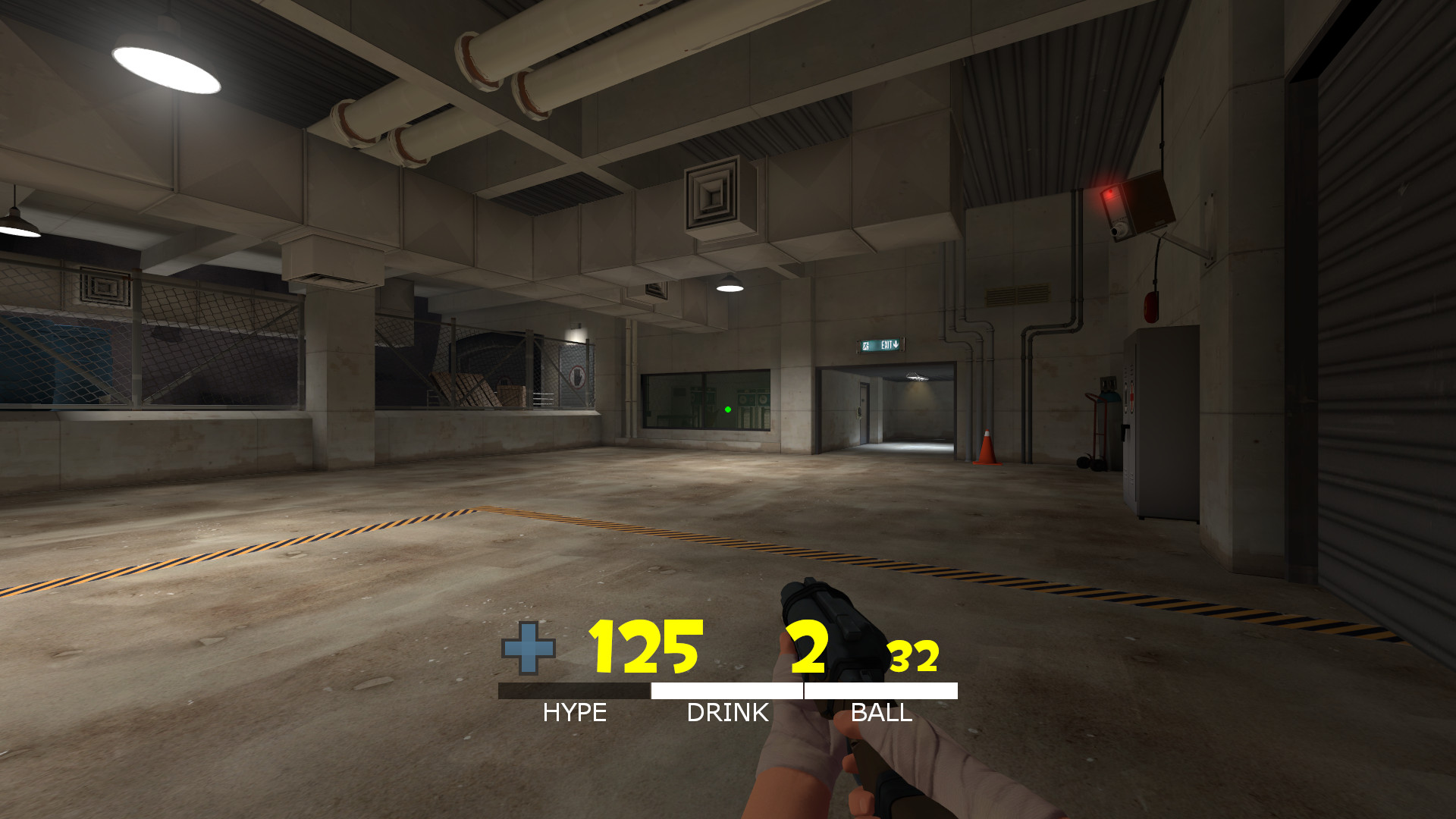1456x819 pixels.
Task: Click the EXIT sign above the doorway
Action: pyautogui.click(x=880, y=344)
